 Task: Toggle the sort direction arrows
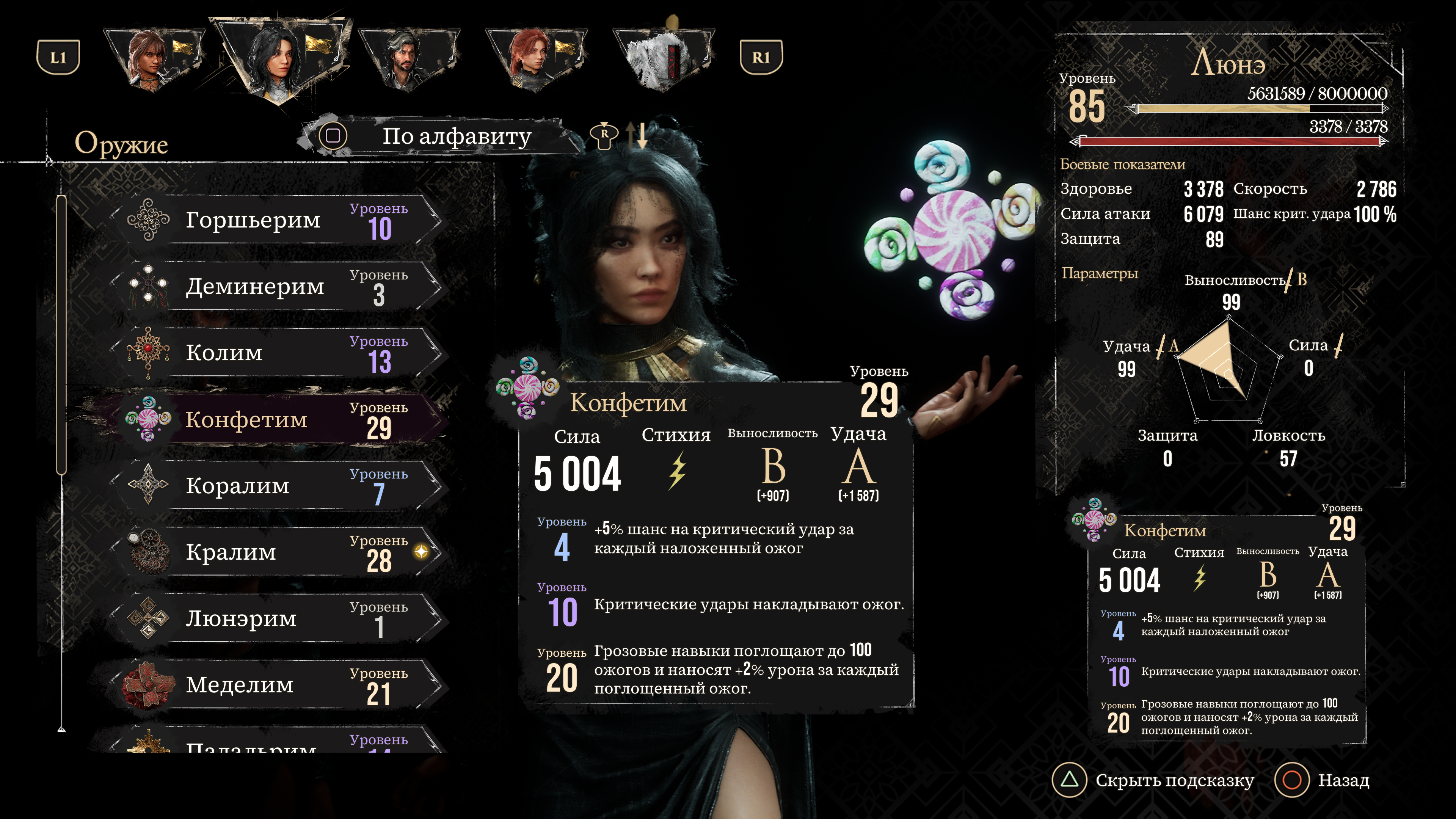pos(637,136)
